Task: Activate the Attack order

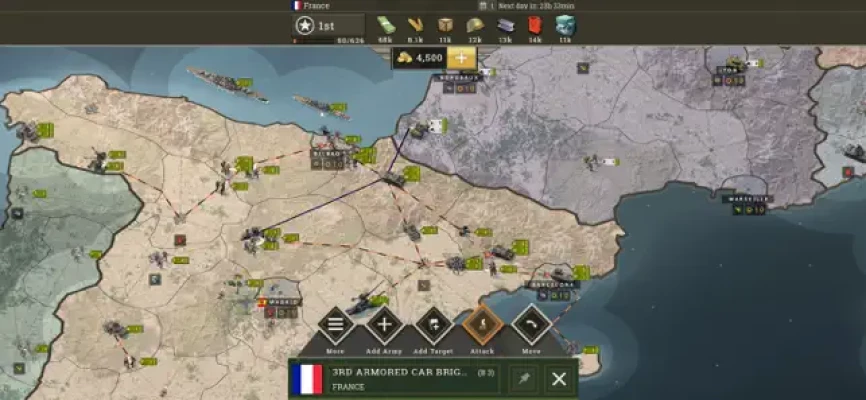Action: [482, 324]
